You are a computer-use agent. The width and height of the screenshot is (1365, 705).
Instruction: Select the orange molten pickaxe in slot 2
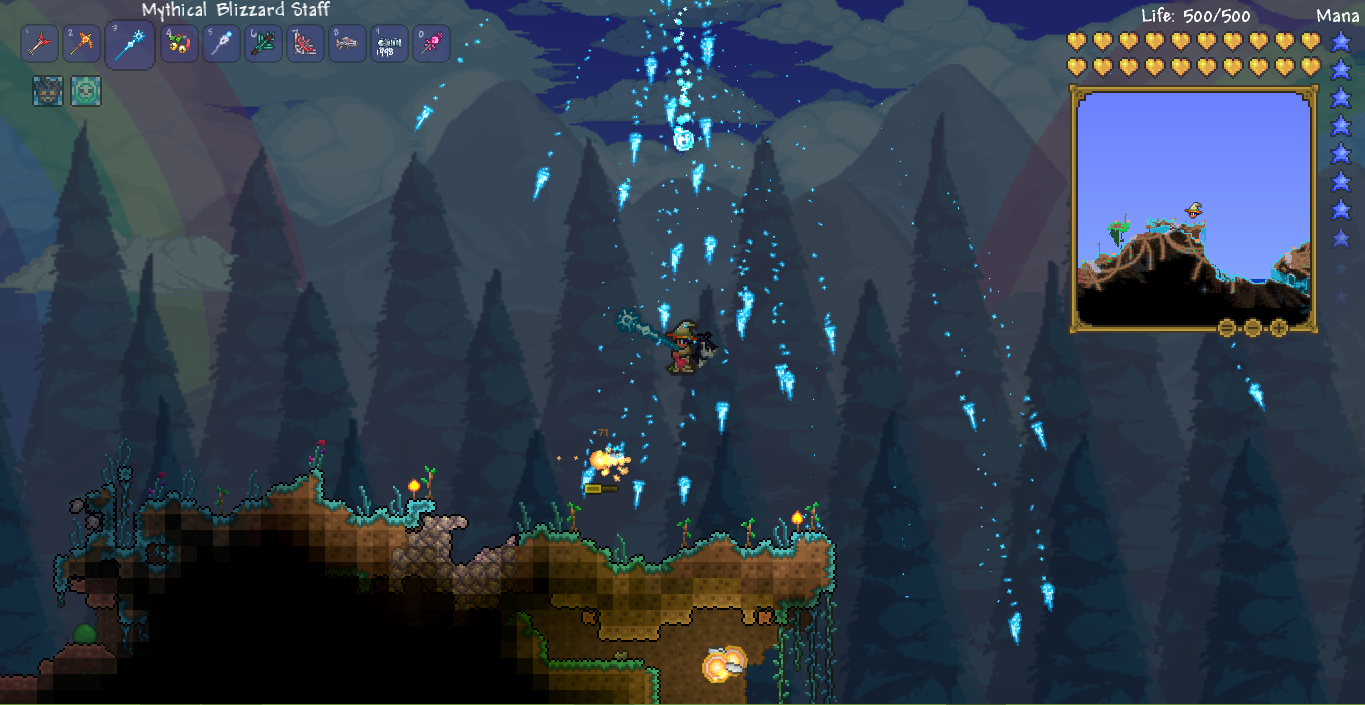tap(82, 44)
